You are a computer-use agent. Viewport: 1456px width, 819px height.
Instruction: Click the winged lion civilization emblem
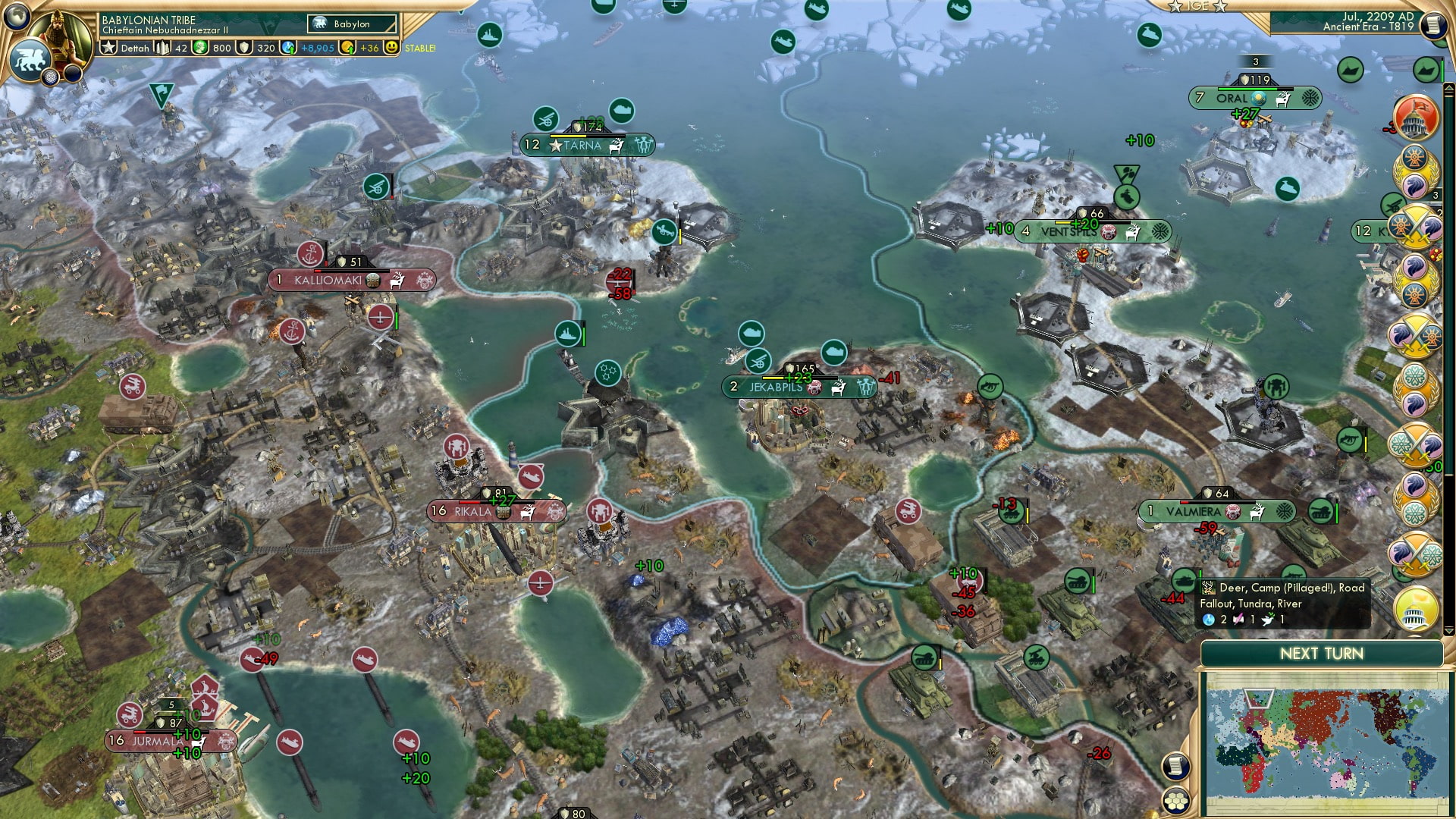pos(30,59)
